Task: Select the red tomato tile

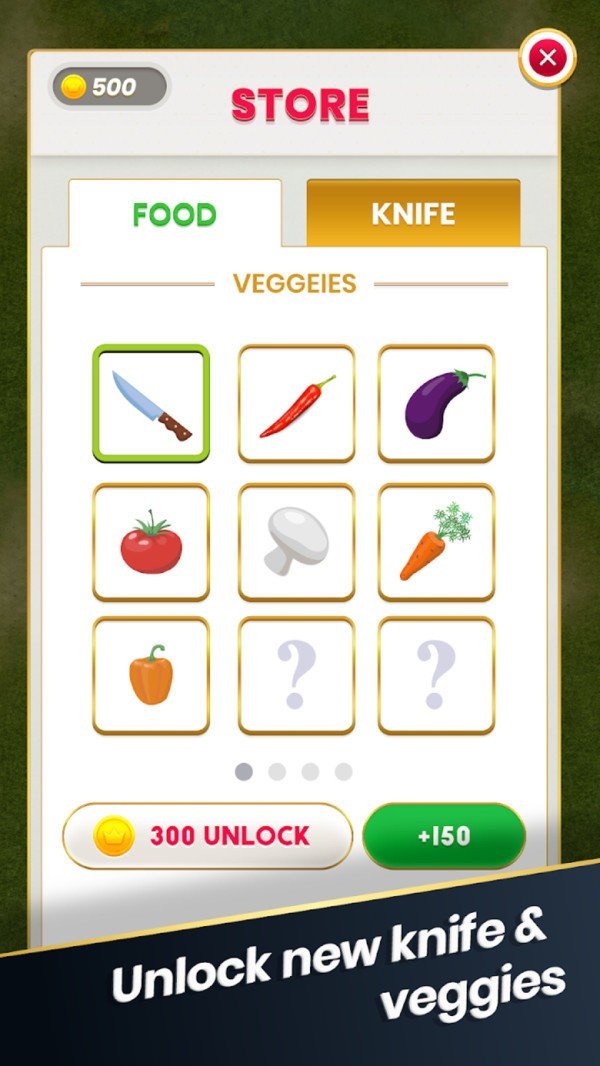Action: 151,542
